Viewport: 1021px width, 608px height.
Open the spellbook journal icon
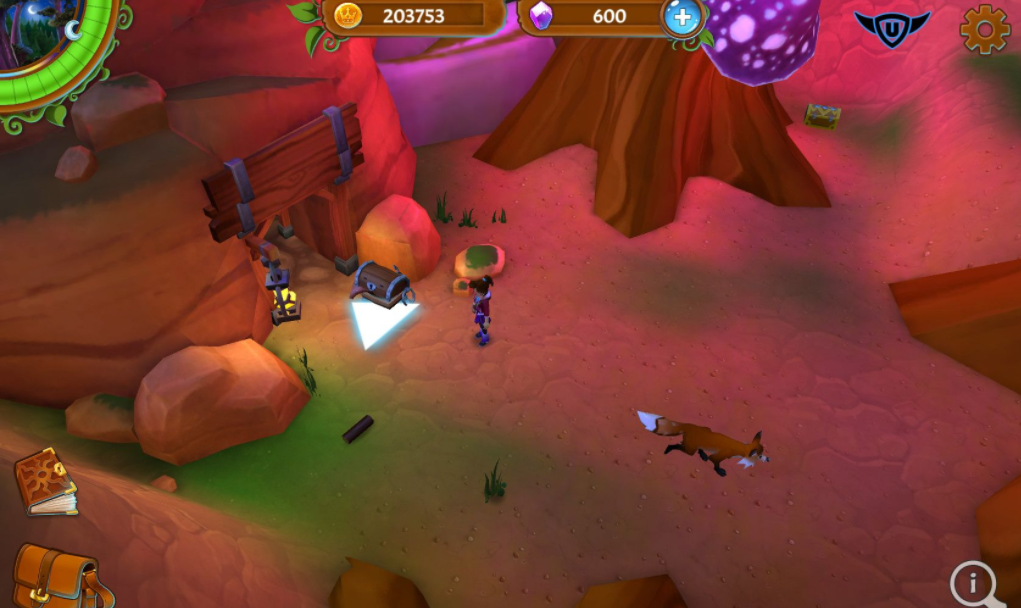[45, 481]
